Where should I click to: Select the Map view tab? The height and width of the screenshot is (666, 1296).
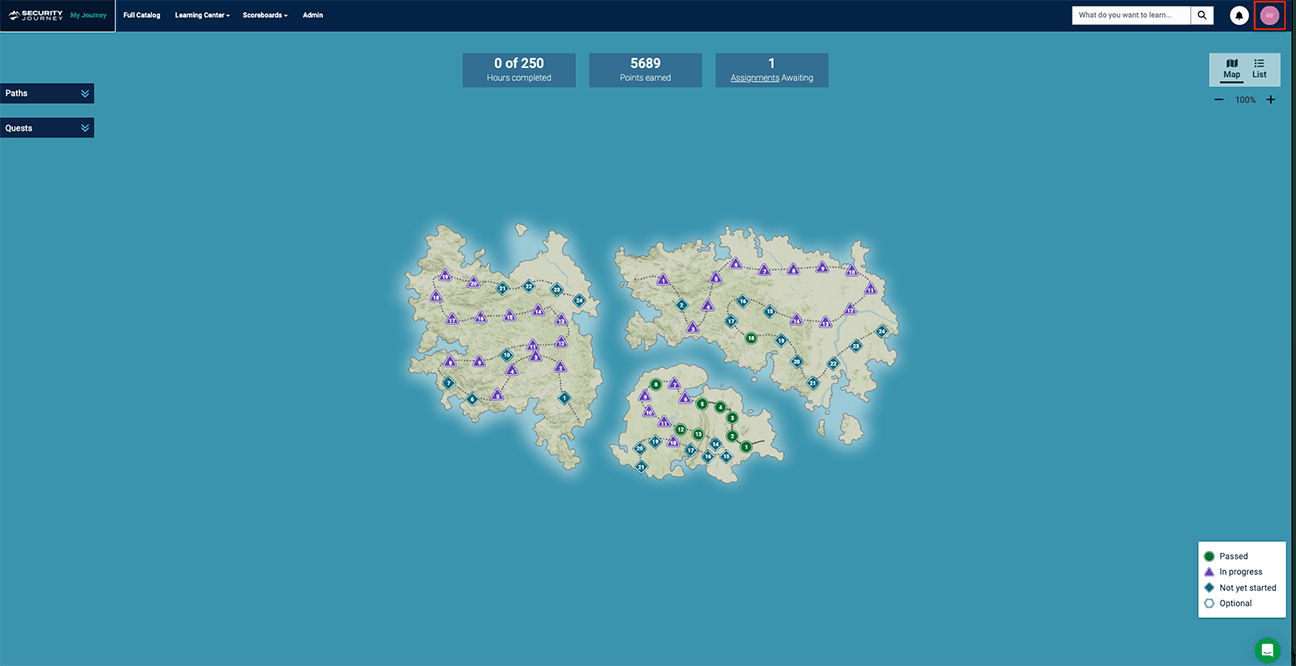(x=1231, y=68)
